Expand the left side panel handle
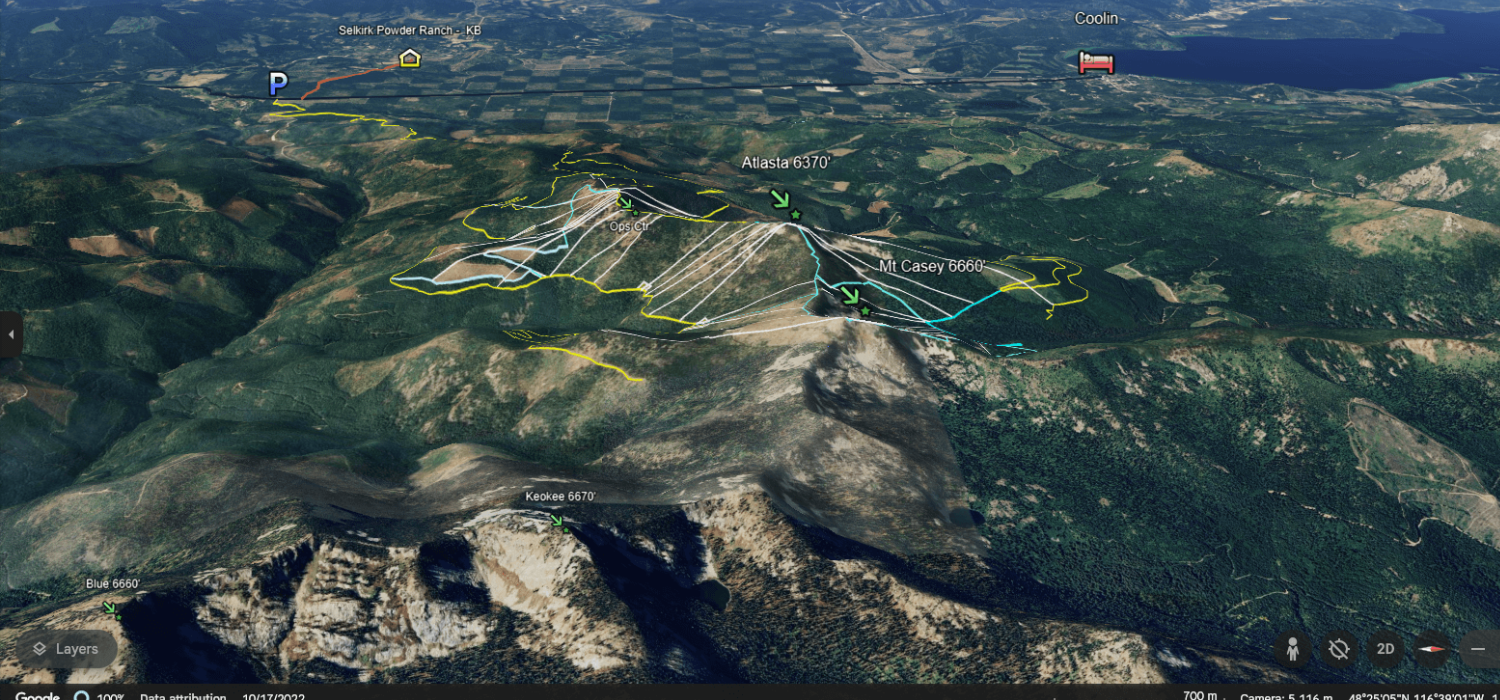This screenshot has height=700, width=1500. 10,334
